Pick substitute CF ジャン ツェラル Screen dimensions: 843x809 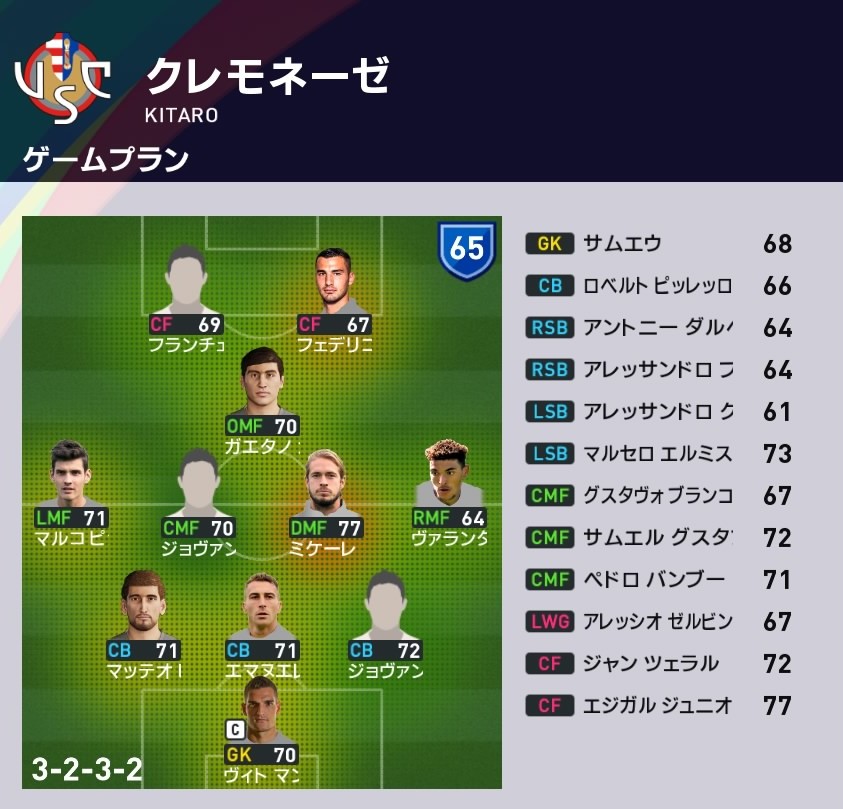point(658,664)
